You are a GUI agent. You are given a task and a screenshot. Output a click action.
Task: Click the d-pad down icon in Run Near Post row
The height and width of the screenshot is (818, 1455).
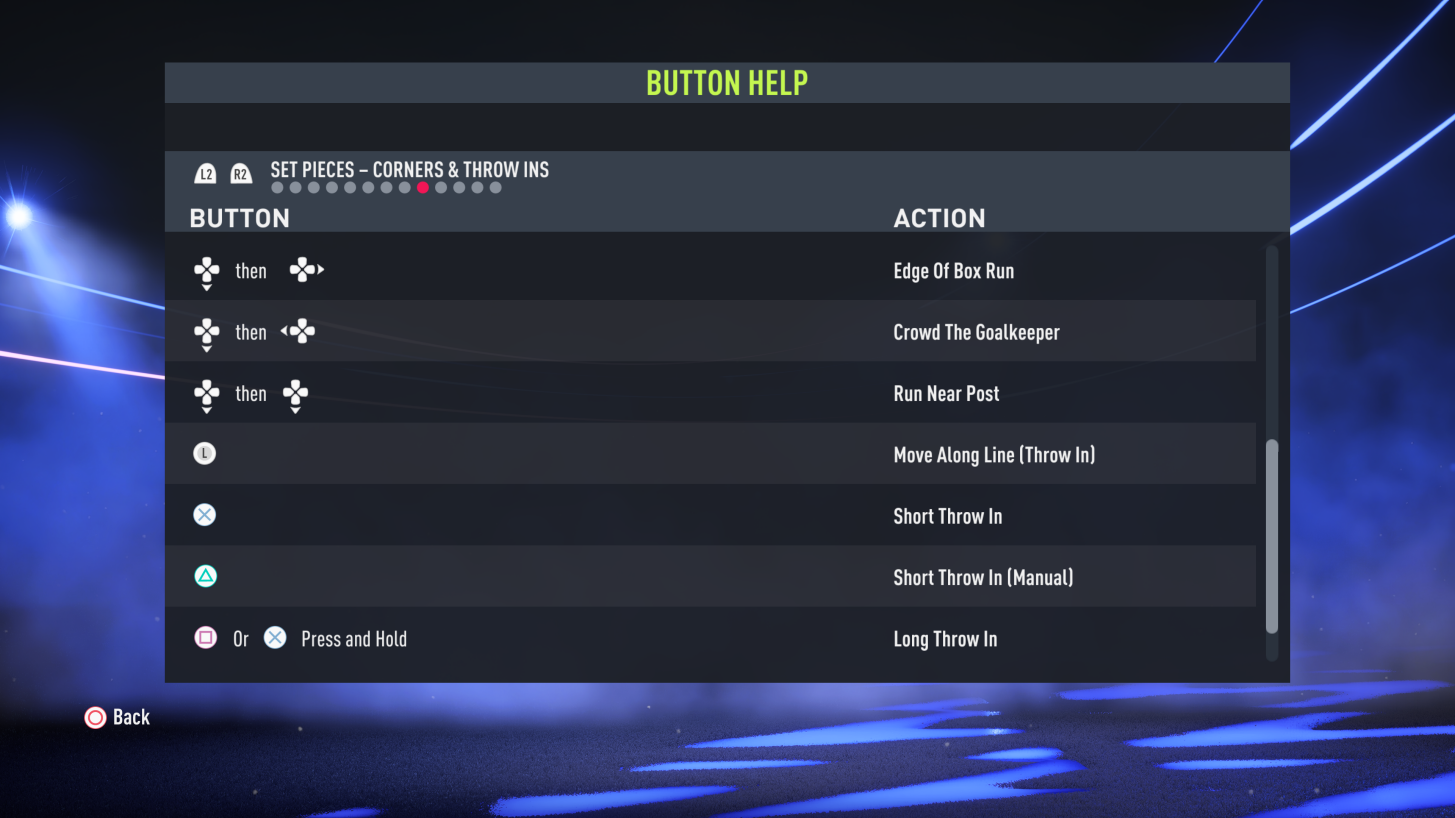pyautogui.click(x=296, y=394)
